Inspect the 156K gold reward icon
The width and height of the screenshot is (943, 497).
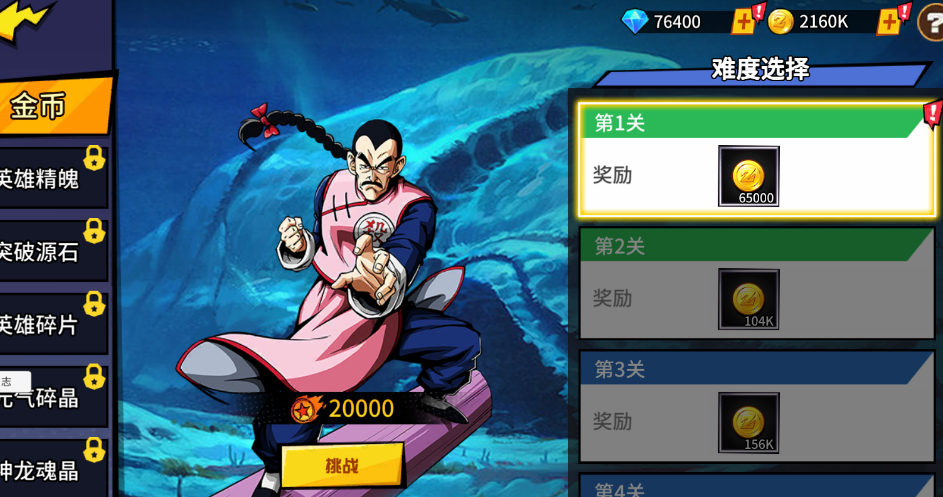tap(748, 422)
